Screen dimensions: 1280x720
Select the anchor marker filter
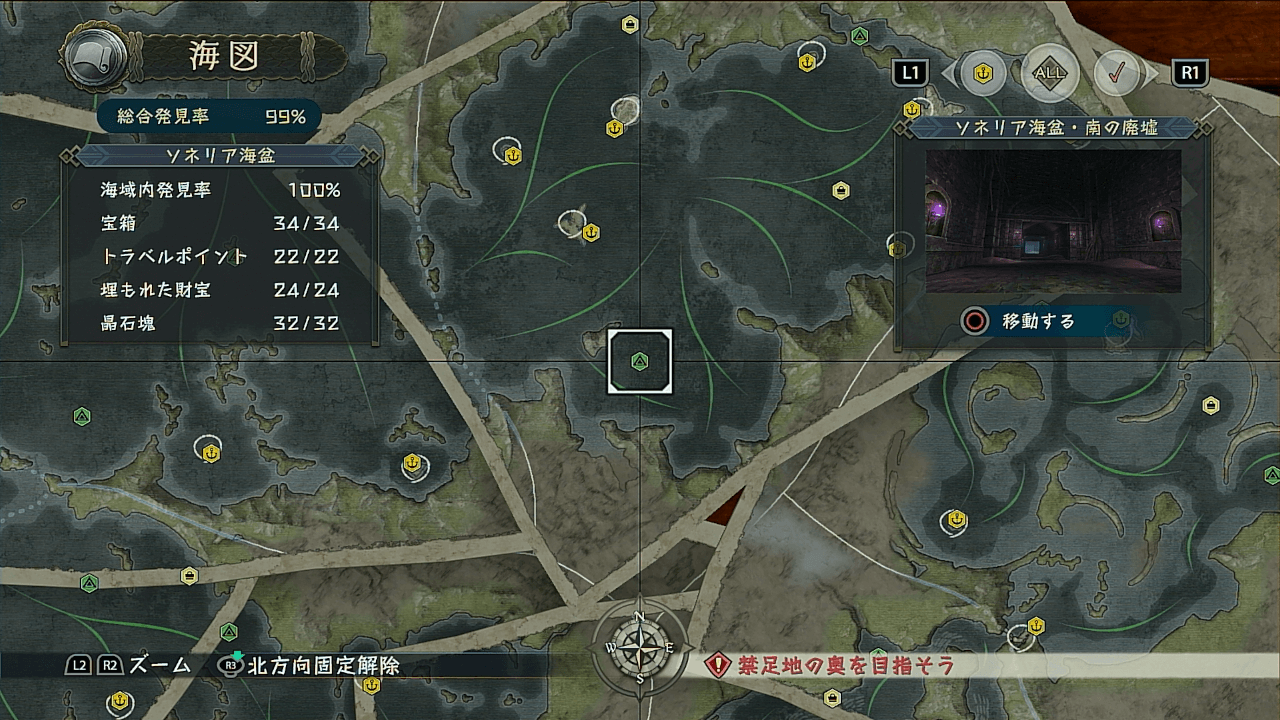point(983,73)
